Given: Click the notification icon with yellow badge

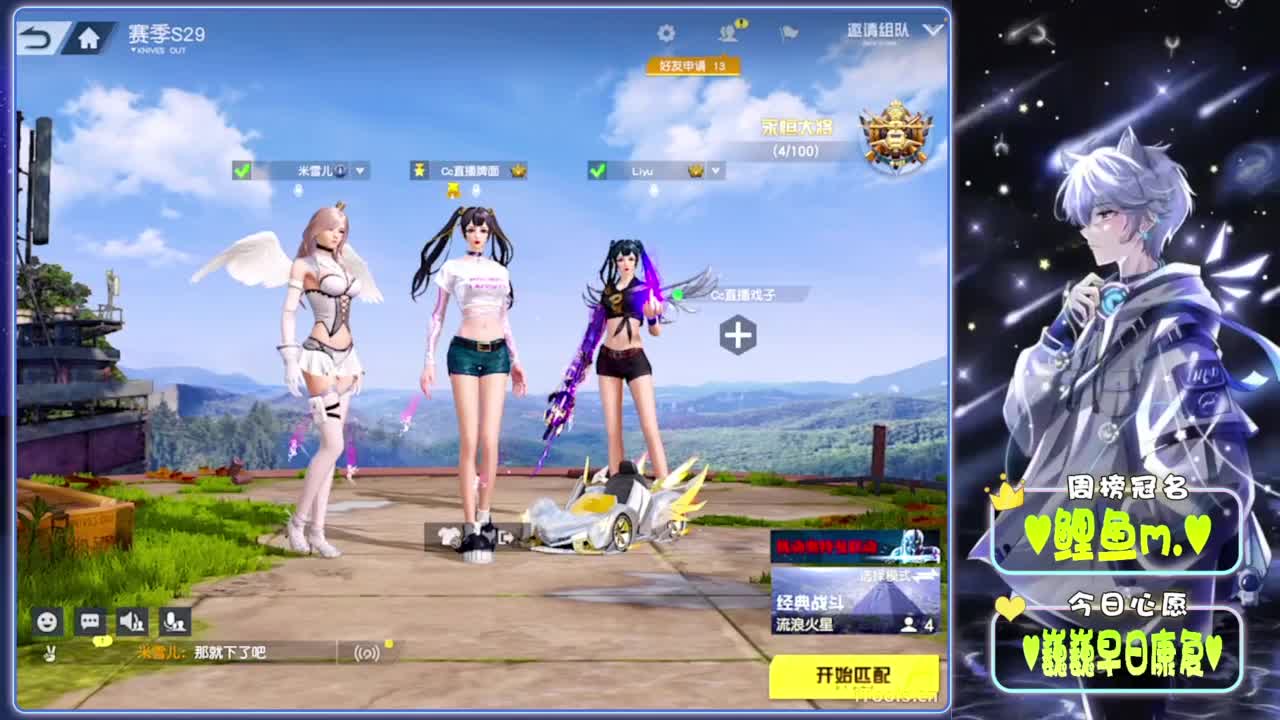Looking at the screenshot, I should (730, 32).
